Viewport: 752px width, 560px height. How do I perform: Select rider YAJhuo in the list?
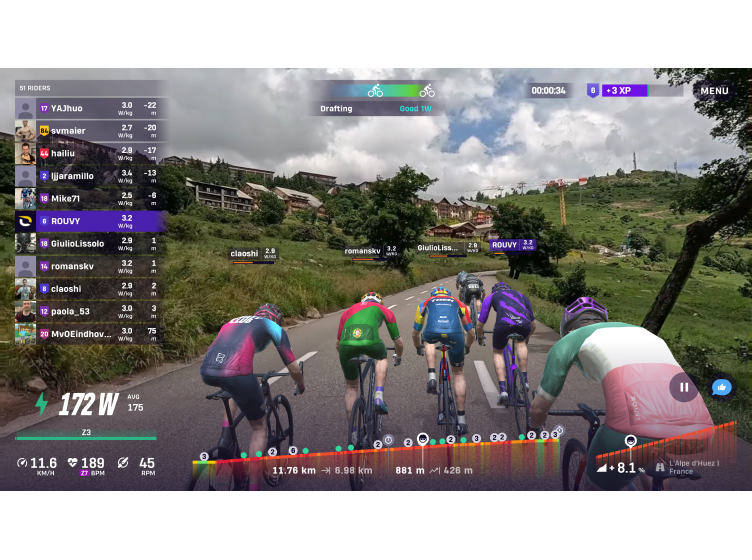pos(88,108)
